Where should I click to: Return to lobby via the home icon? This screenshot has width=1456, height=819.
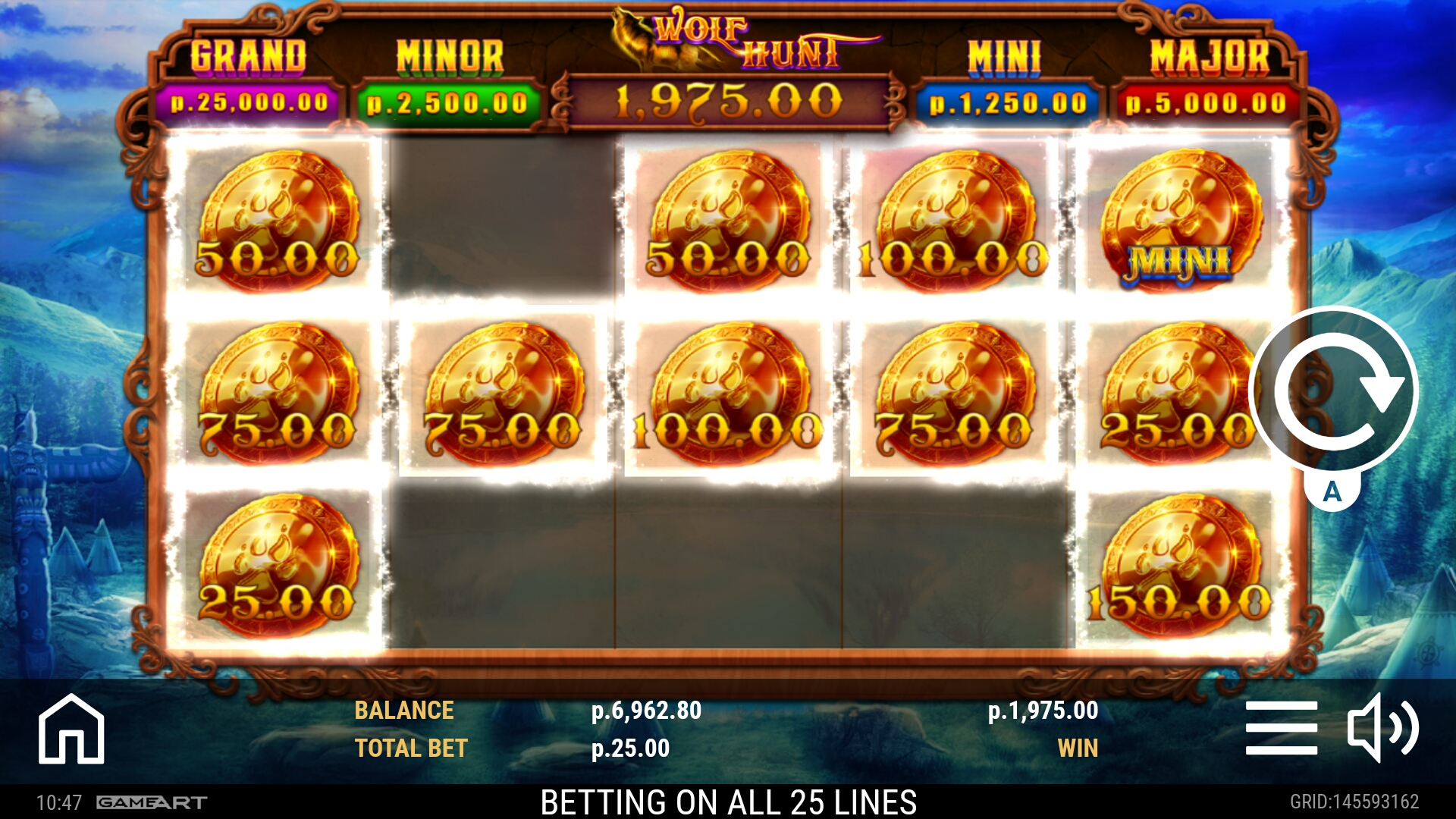[x=71, y=729]
